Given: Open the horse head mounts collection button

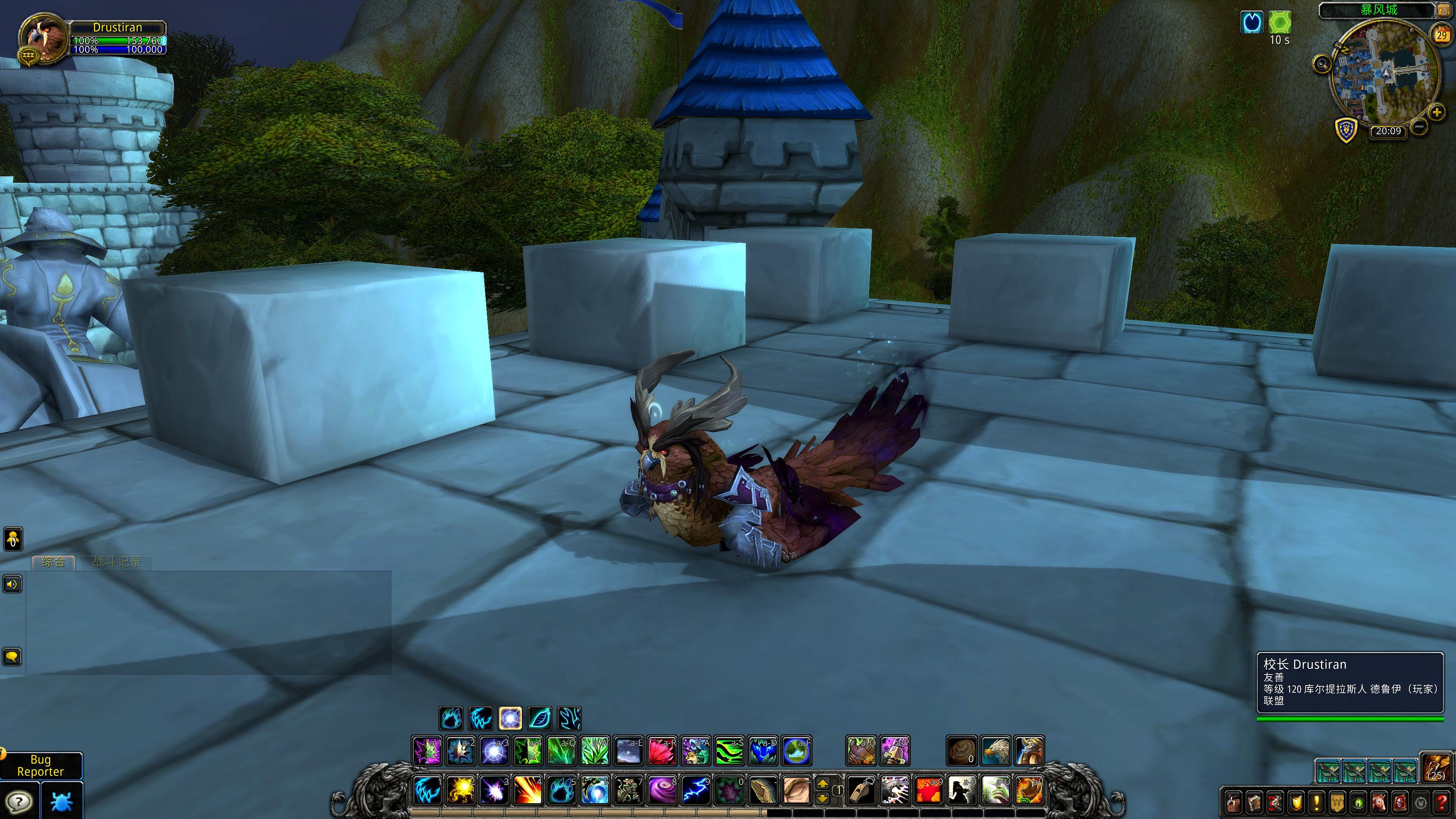Looking at the screenshot, I should 1379,803.
